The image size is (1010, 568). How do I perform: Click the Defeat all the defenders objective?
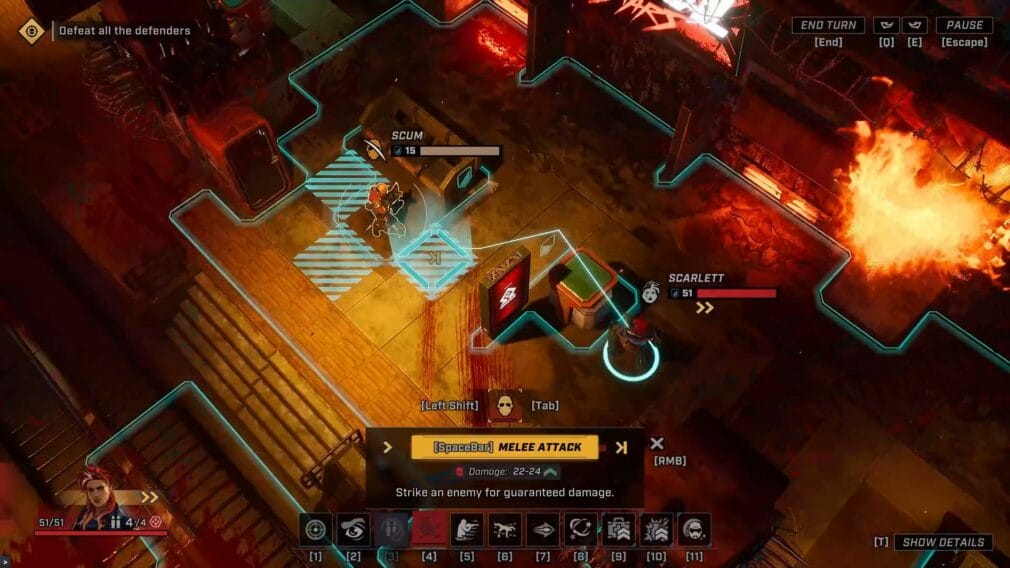tap(124, 31)
